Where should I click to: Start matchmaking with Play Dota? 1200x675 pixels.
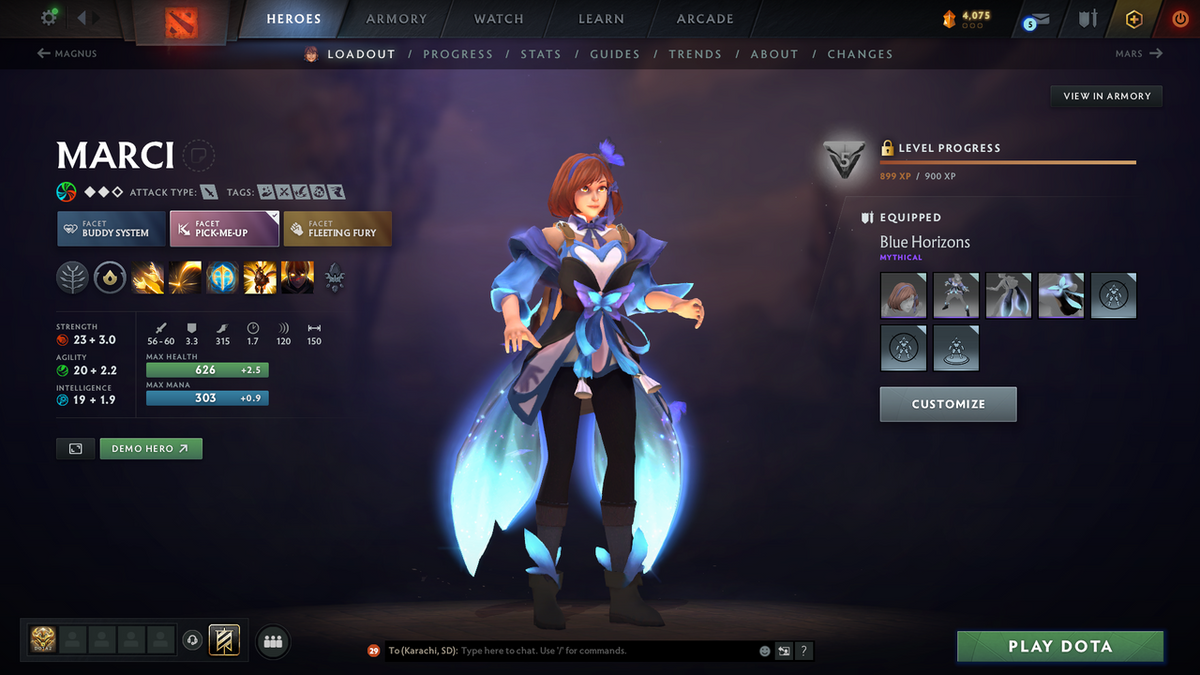click(x=1060, y=646)
